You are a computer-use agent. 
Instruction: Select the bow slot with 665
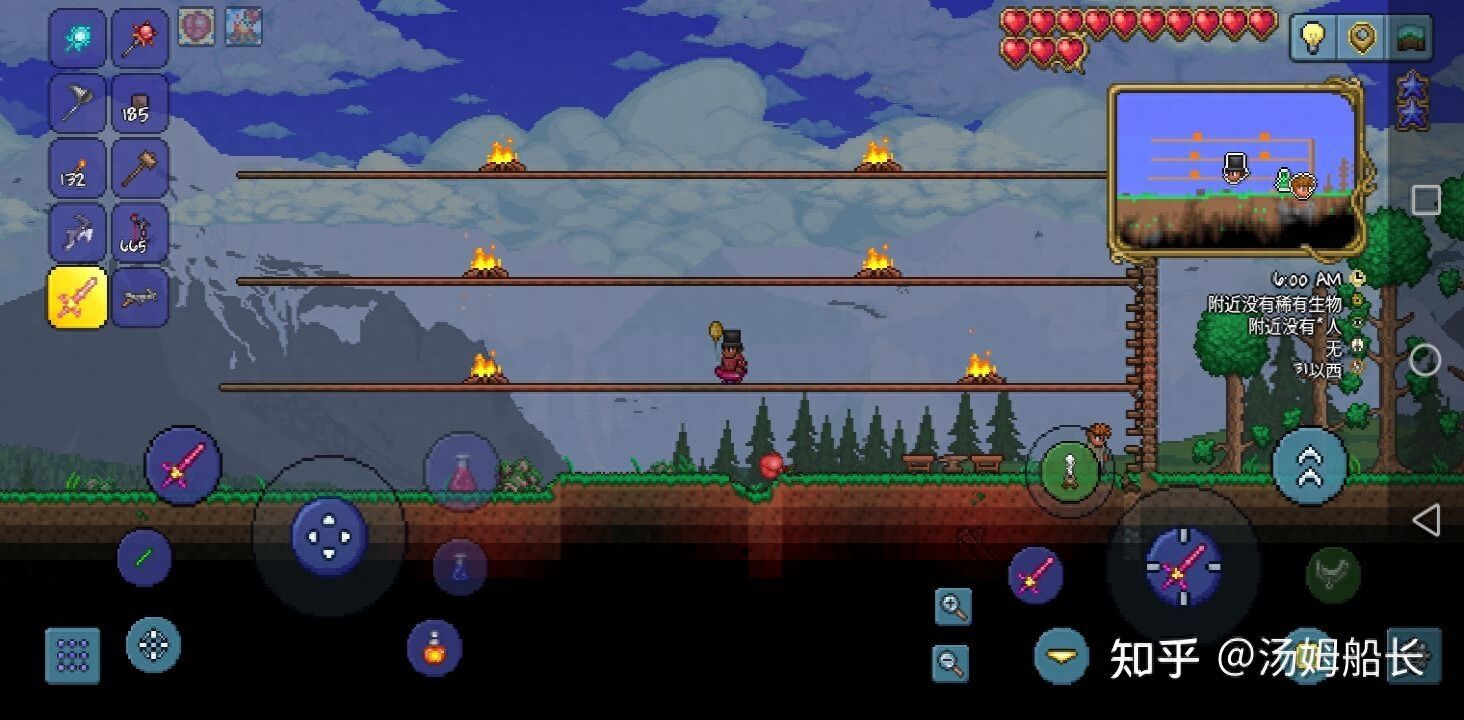tap(139, 233)
